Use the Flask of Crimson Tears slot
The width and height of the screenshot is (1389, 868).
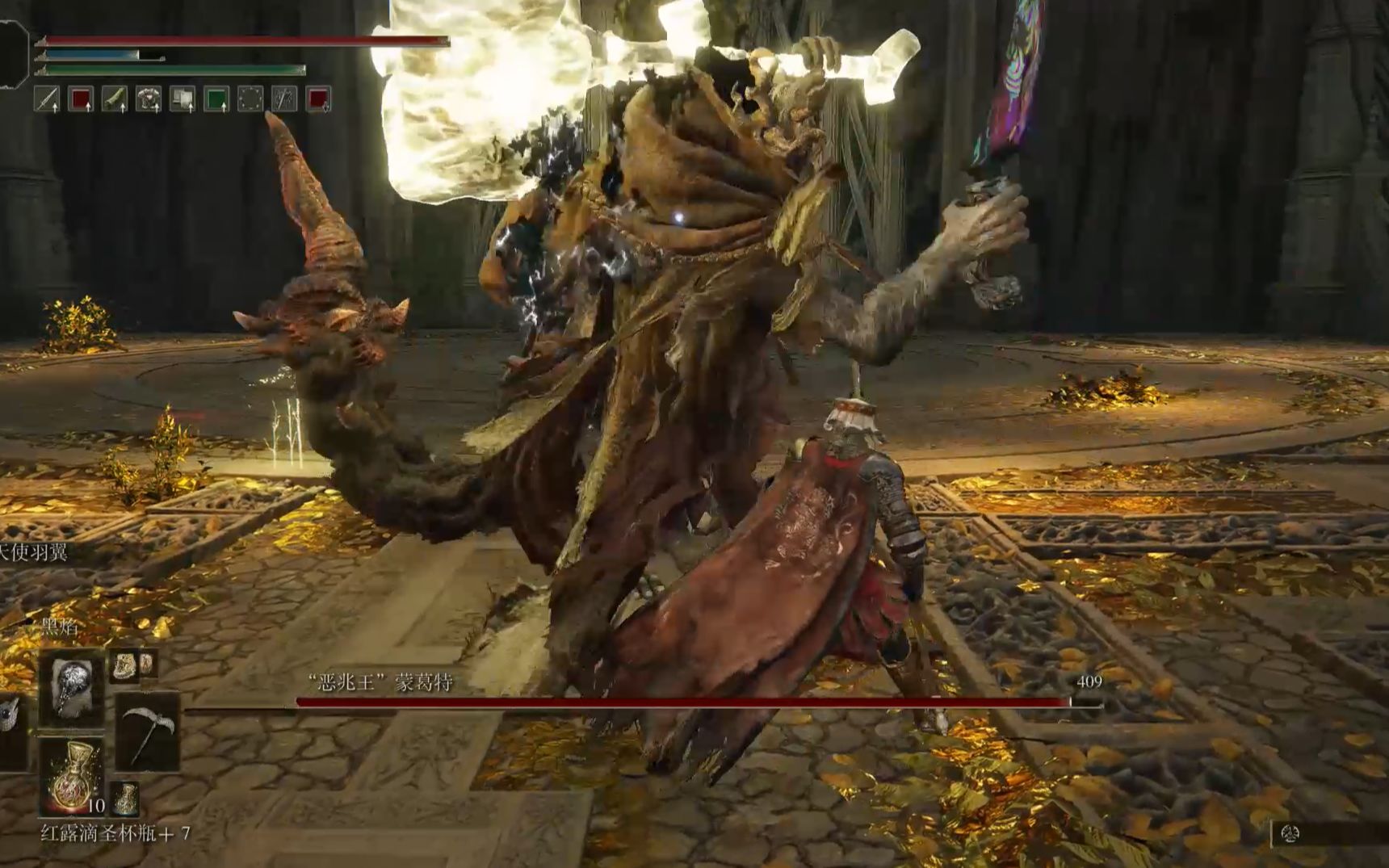click(x=72, y=778)
